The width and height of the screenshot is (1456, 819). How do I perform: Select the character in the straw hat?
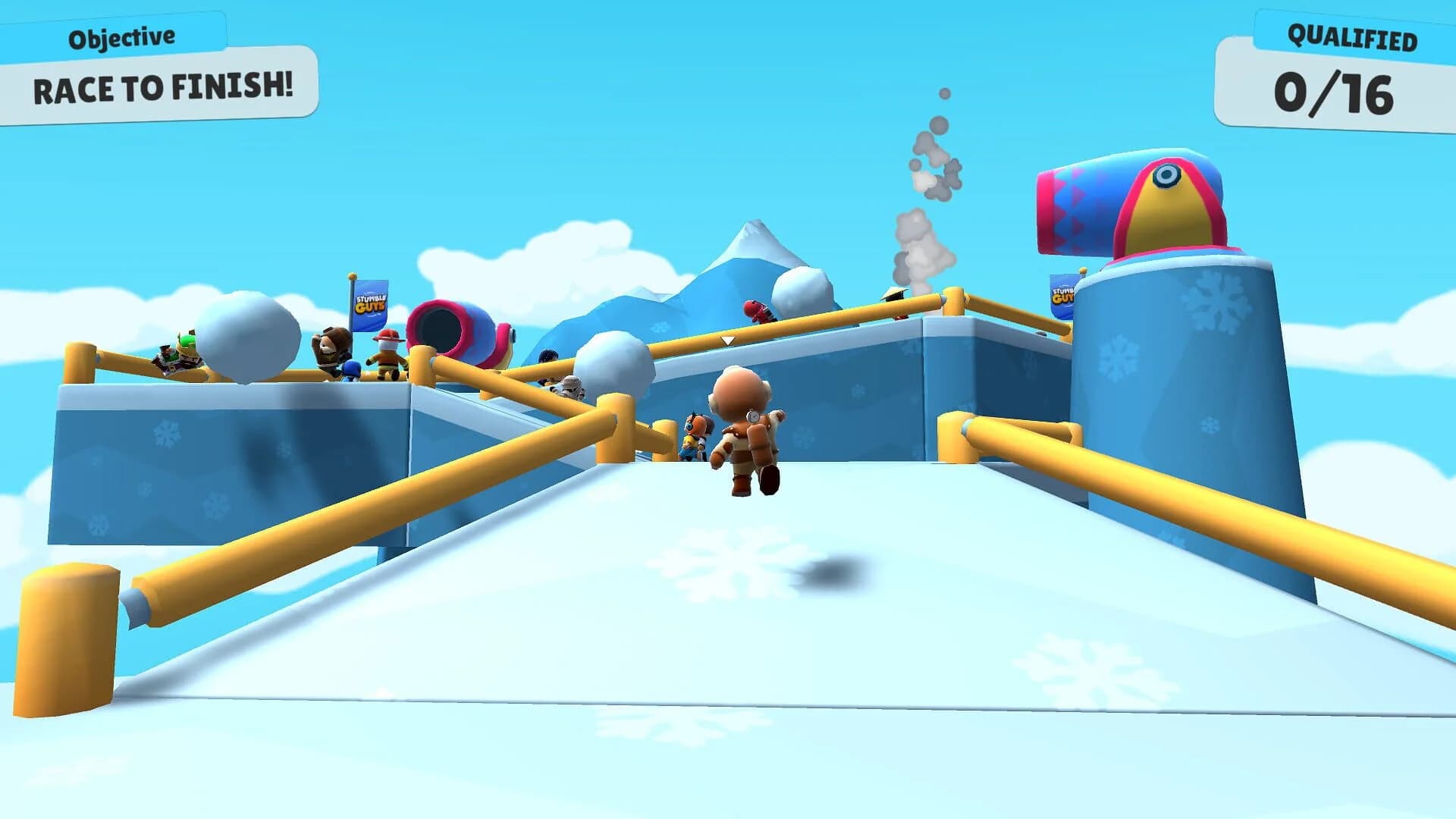click(893, 294)
